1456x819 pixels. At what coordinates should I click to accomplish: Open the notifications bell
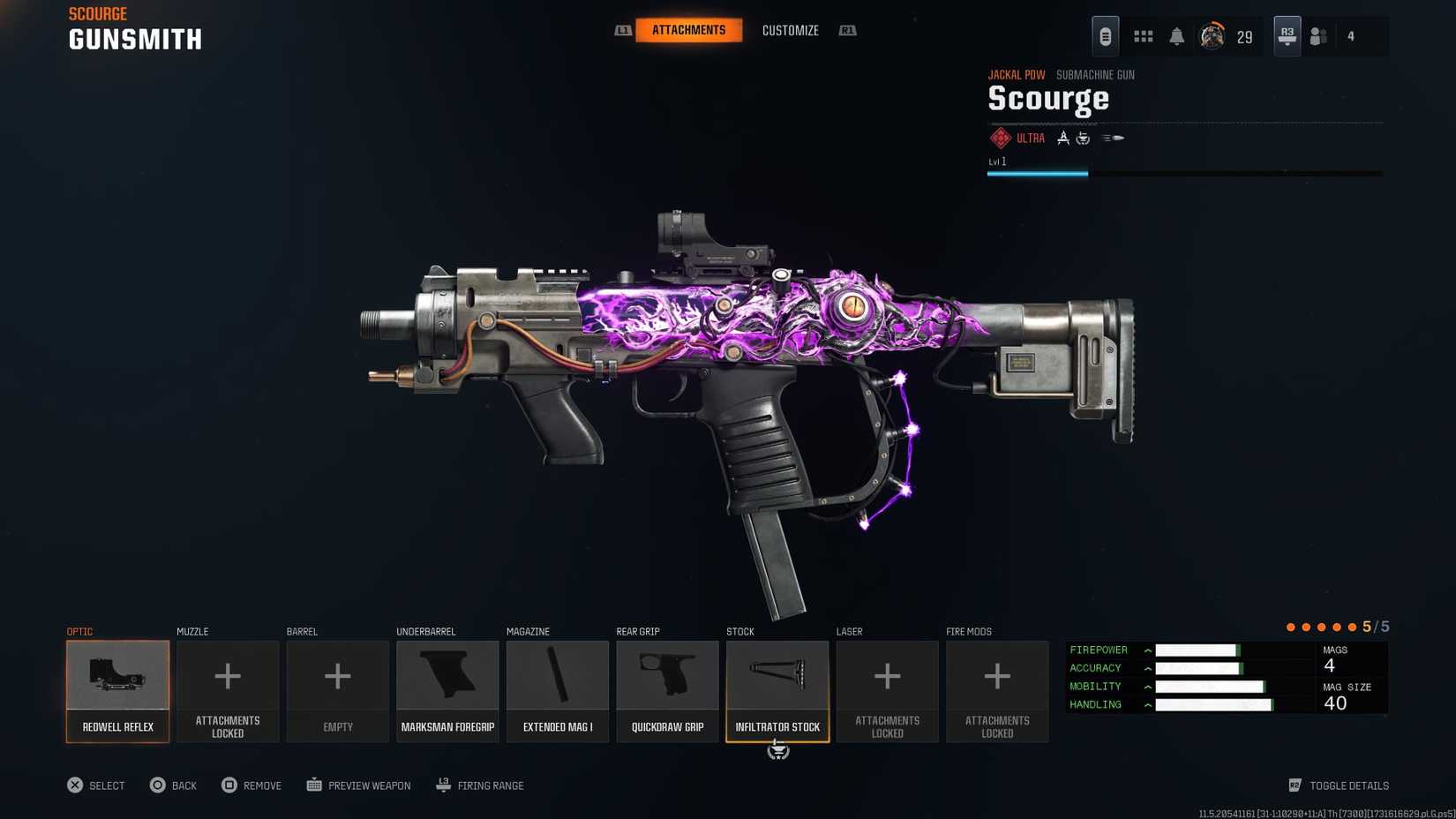[1176, 36]
